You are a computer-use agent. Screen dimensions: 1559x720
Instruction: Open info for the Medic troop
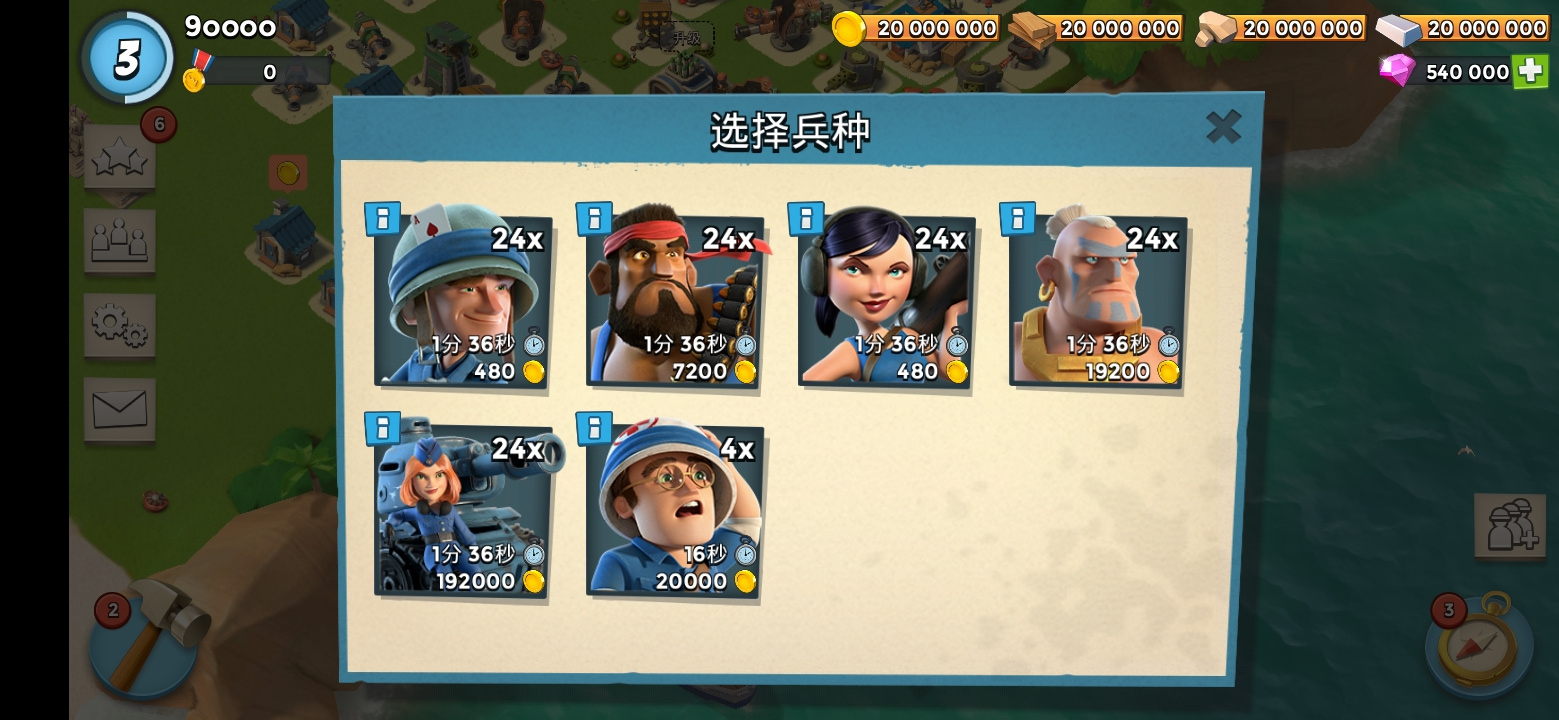[x=594, y=428]
